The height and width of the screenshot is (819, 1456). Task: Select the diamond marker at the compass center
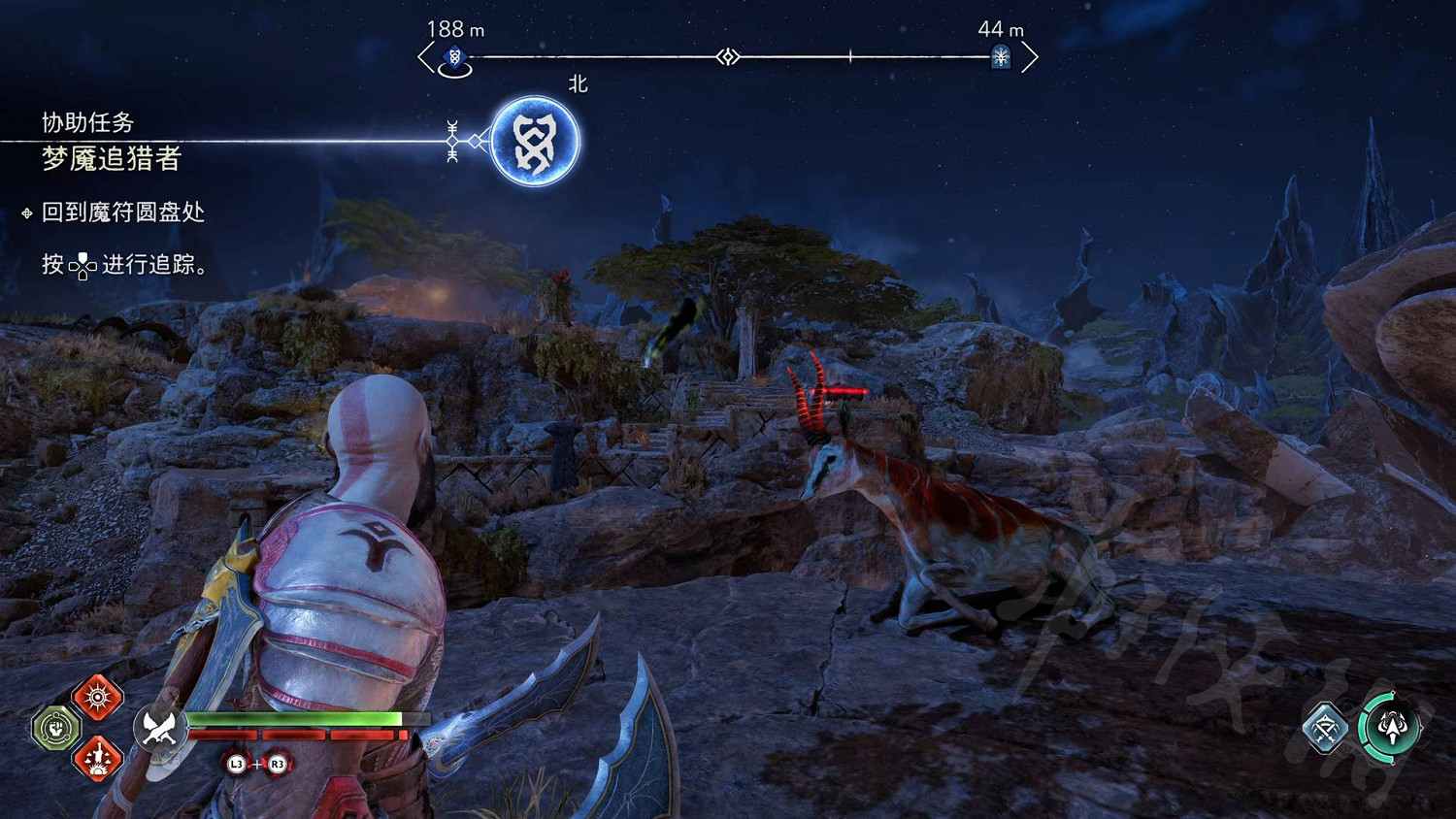(728, 57)
